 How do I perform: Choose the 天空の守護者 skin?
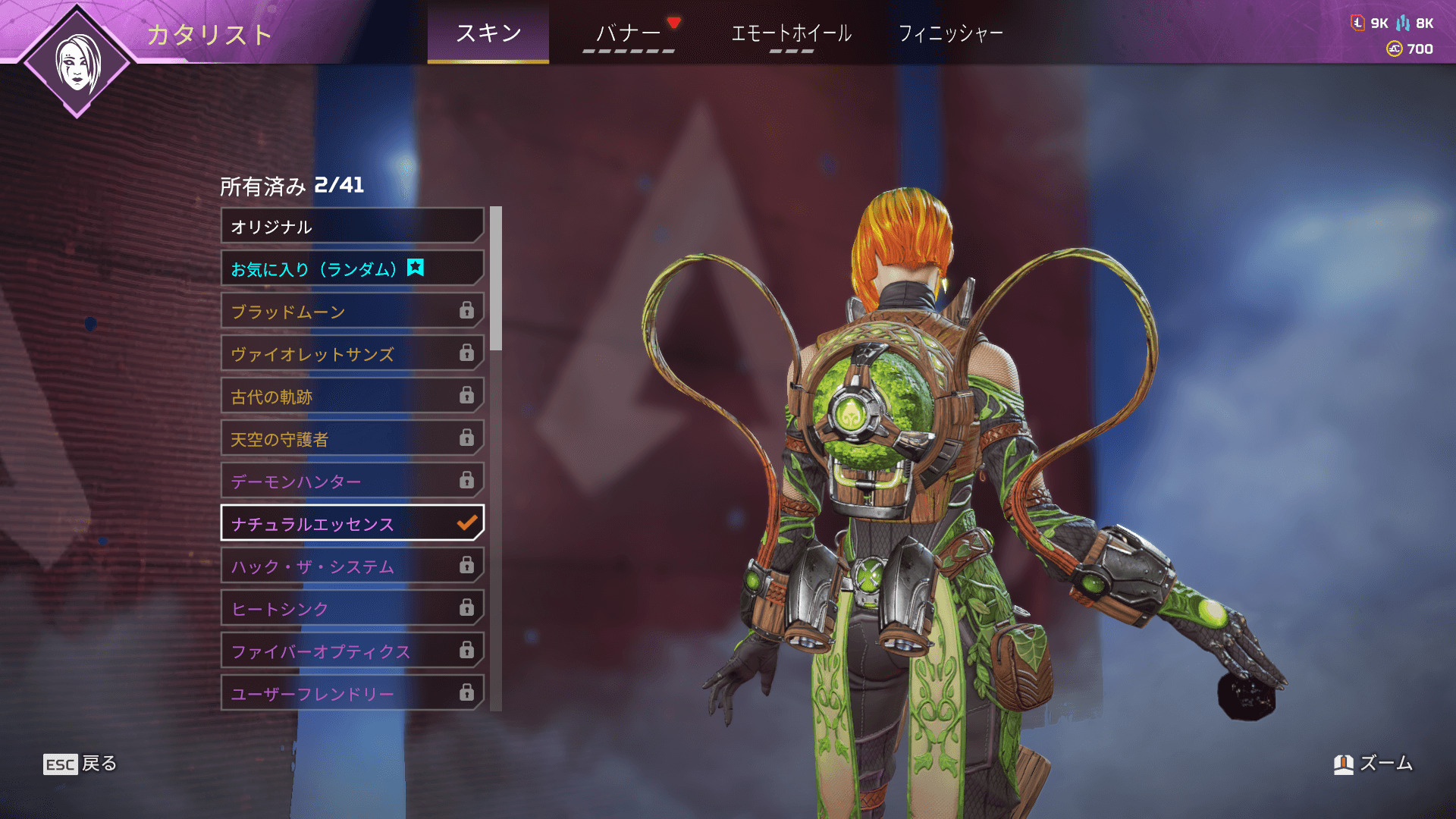352,438
